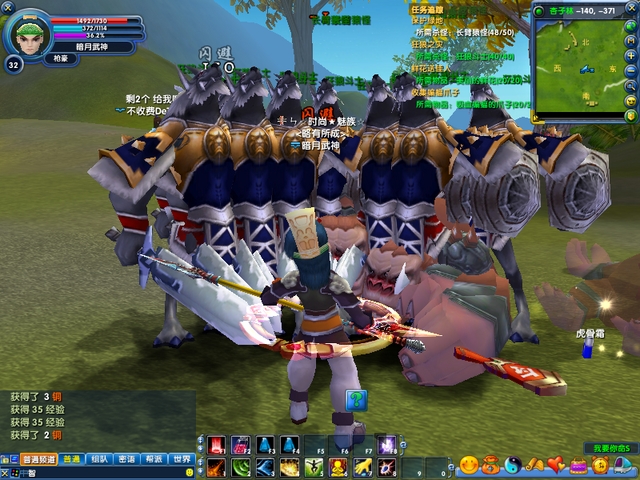Select the 密语 whisper chat tab
The height and width of the screenshot is (480, 640).
tap(126, 459)
